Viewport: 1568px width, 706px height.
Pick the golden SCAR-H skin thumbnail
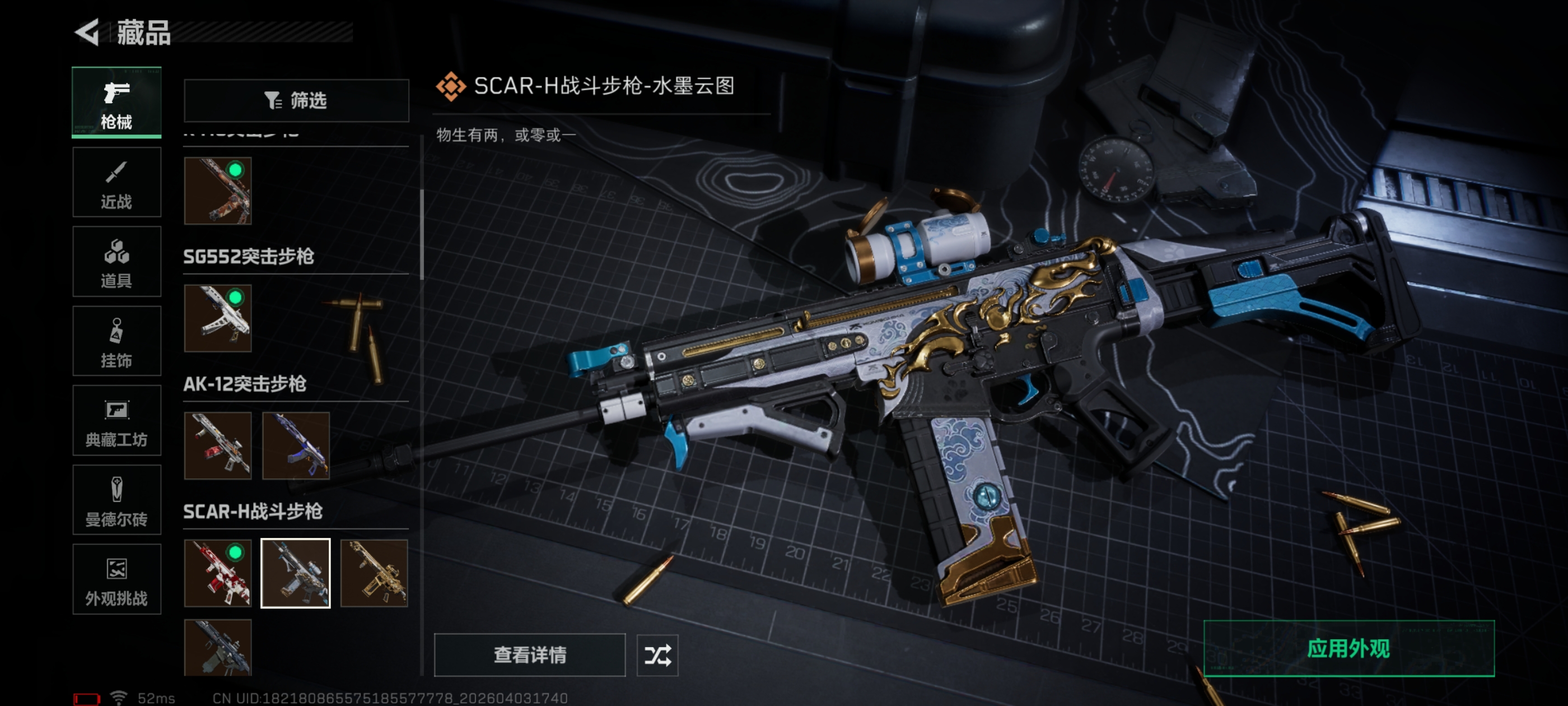click(374, 573)
